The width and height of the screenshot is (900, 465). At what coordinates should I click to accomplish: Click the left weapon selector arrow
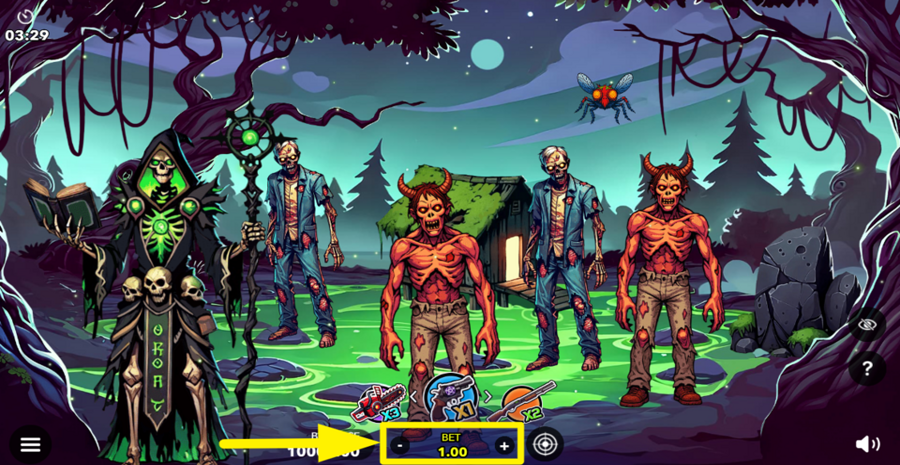tap(414, 396)
